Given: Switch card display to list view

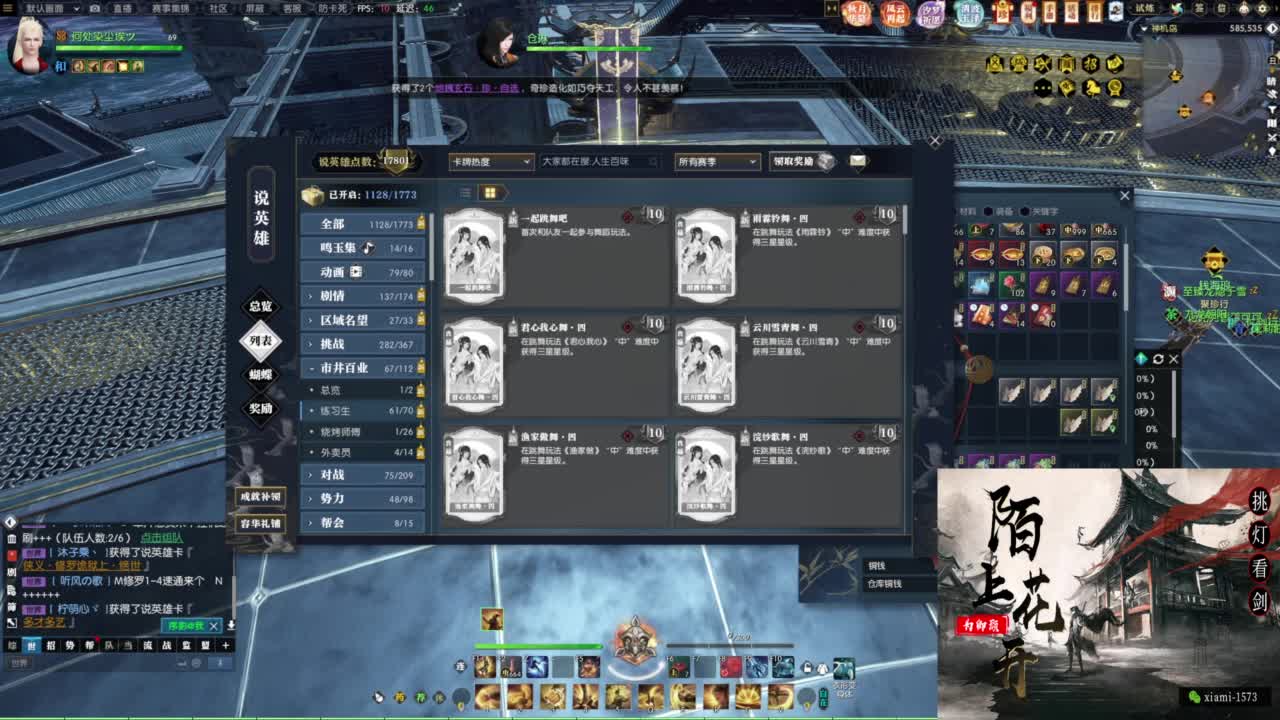Looking at the screenshot, I should point(466,190).
